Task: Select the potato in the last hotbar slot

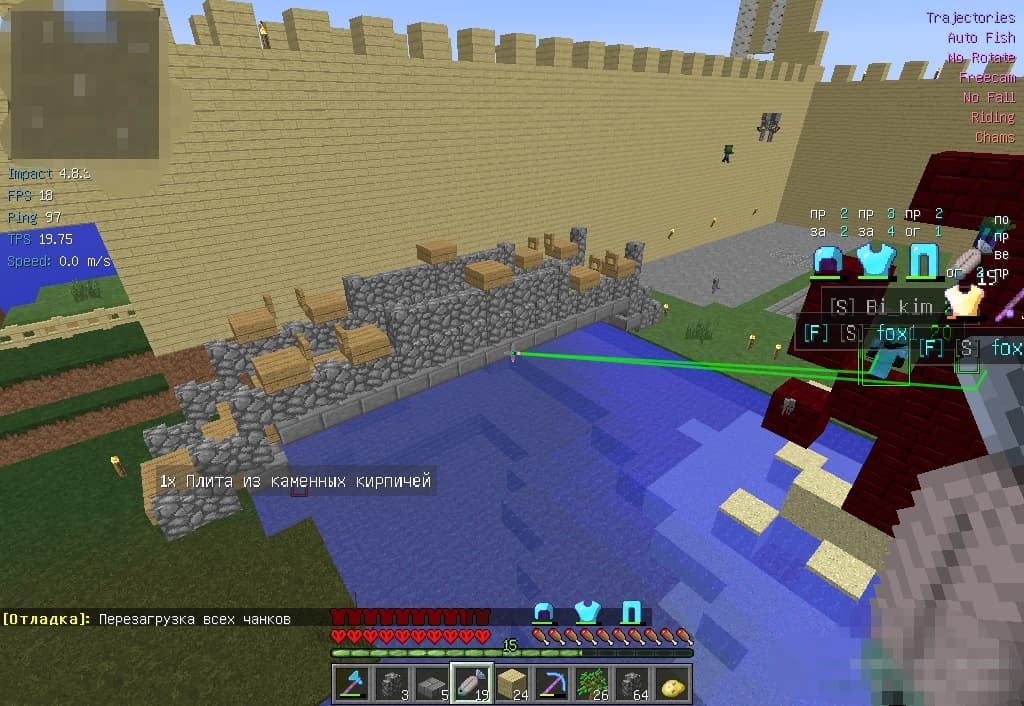Action: pos(675,683)
